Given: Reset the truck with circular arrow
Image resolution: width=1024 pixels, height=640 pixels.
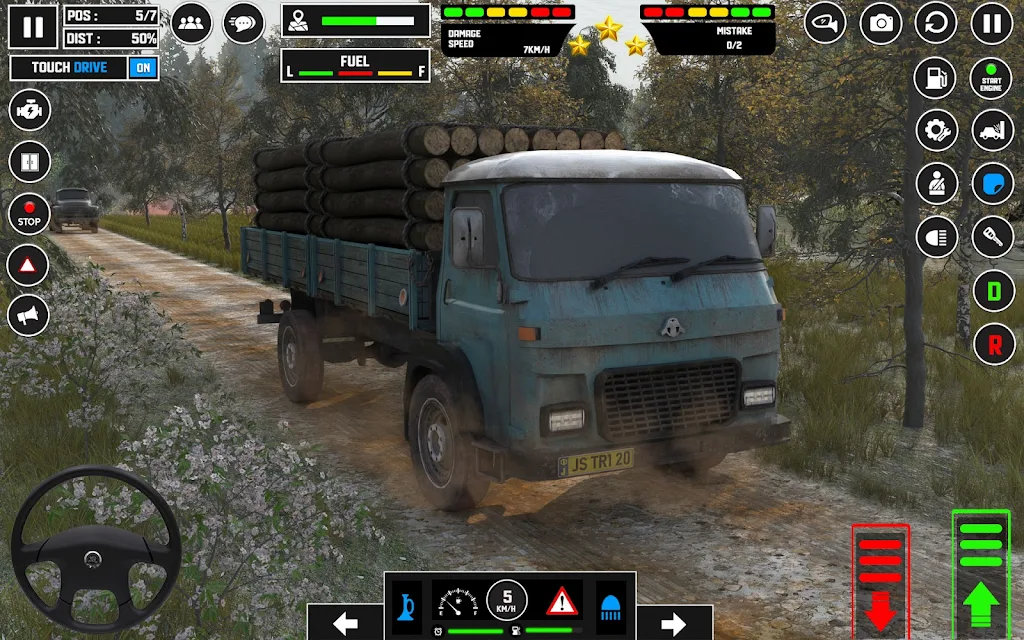Looking at the screenshot, I should coord(937,24).
